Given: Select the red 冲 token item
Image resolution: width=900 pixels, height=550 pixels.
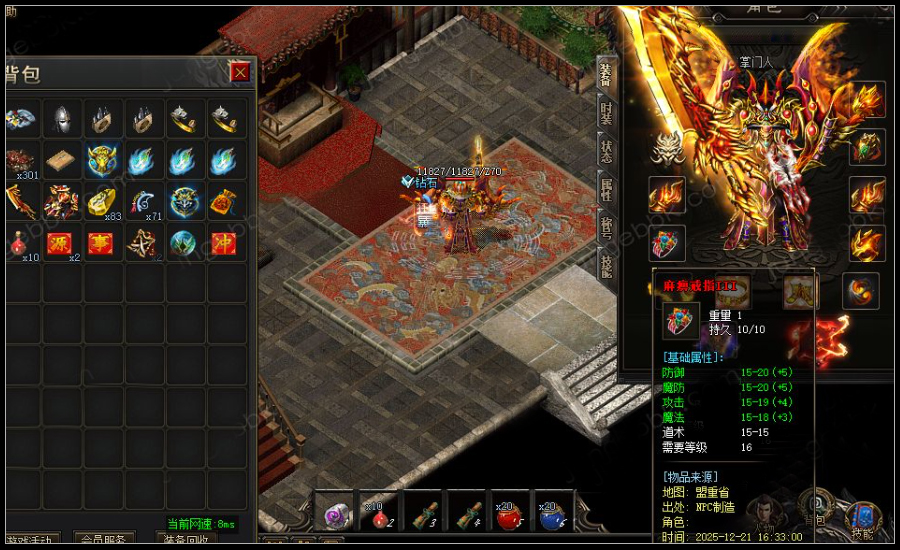Looking at the screenshot, I should [224, 243].
